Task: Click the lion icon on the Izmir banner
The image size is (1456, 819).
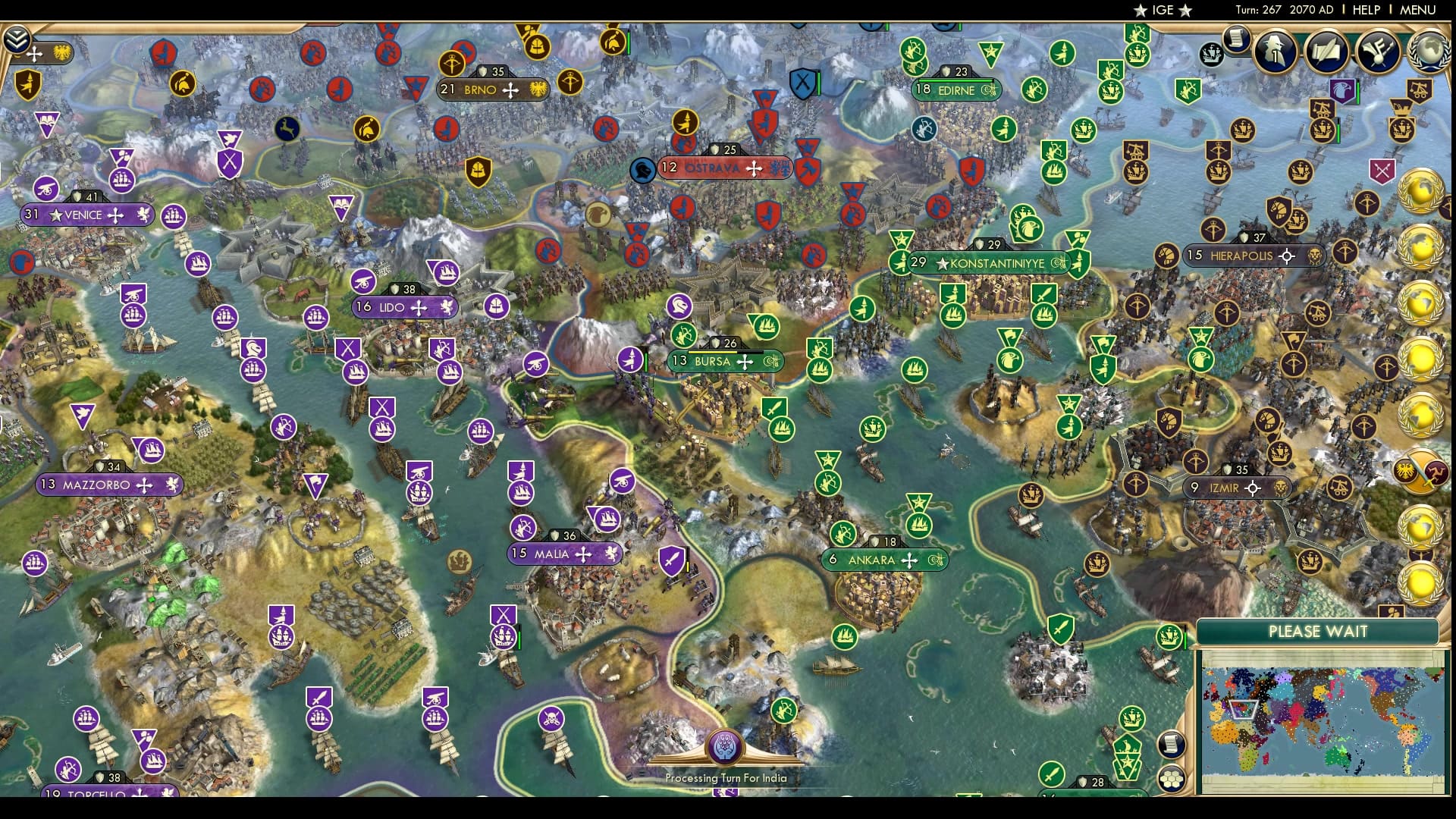Action: [x=1281, y=488]
